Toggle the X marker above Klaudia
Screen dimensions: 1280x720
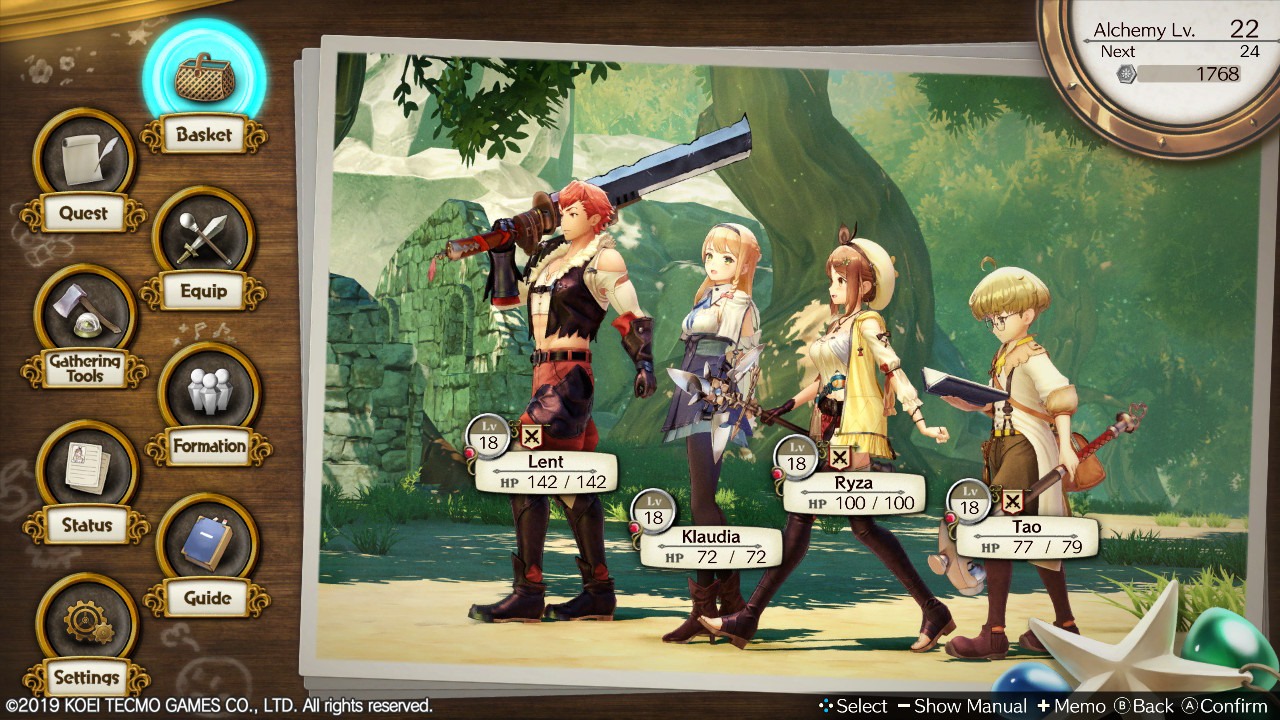(699, 511)
